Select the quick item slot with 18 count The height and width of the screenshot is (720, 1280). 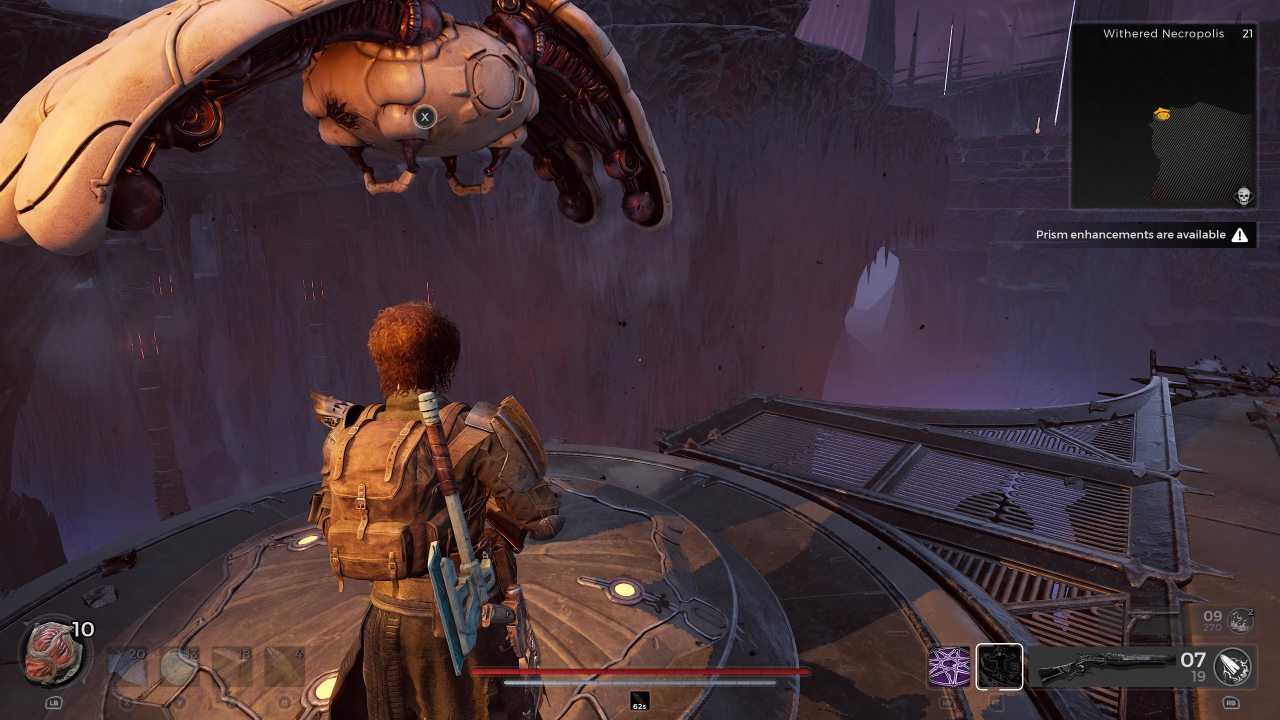pyautogui.click(x=232, y=667)
